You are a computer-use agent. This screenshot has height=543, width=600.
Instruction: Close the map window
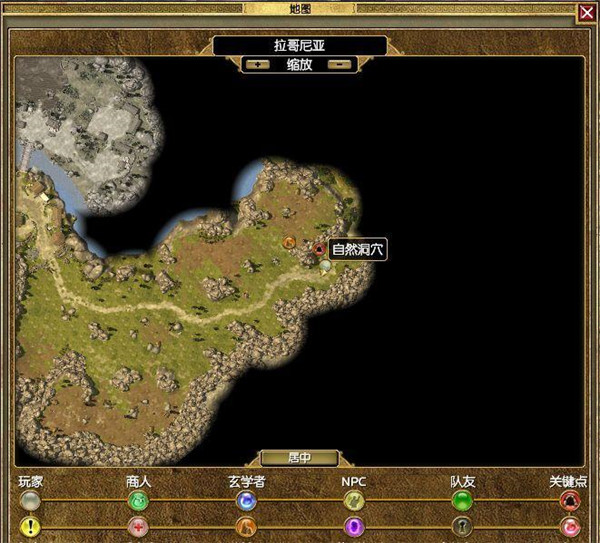(x=586, y=12)
